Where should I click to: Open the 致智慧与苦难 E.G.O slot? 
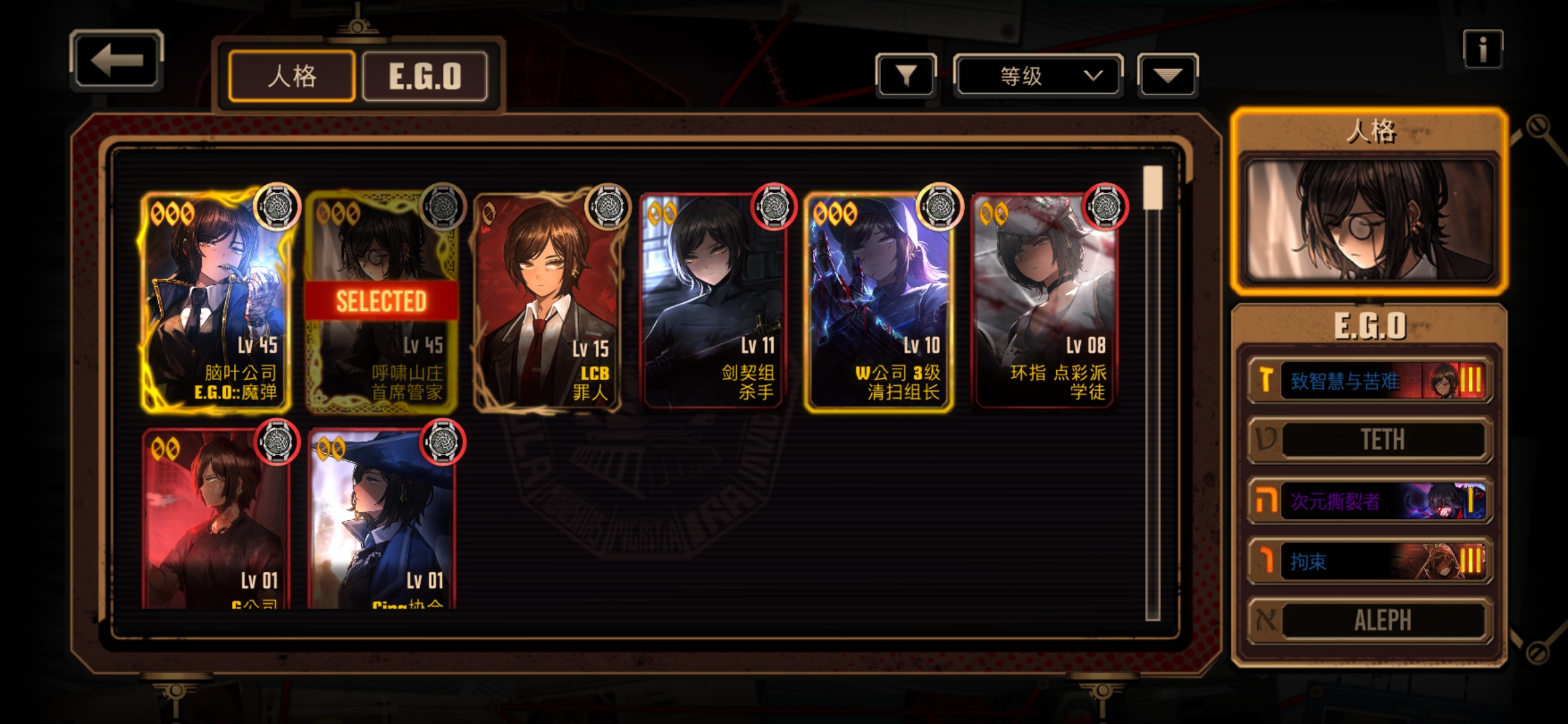[1370, 381]
